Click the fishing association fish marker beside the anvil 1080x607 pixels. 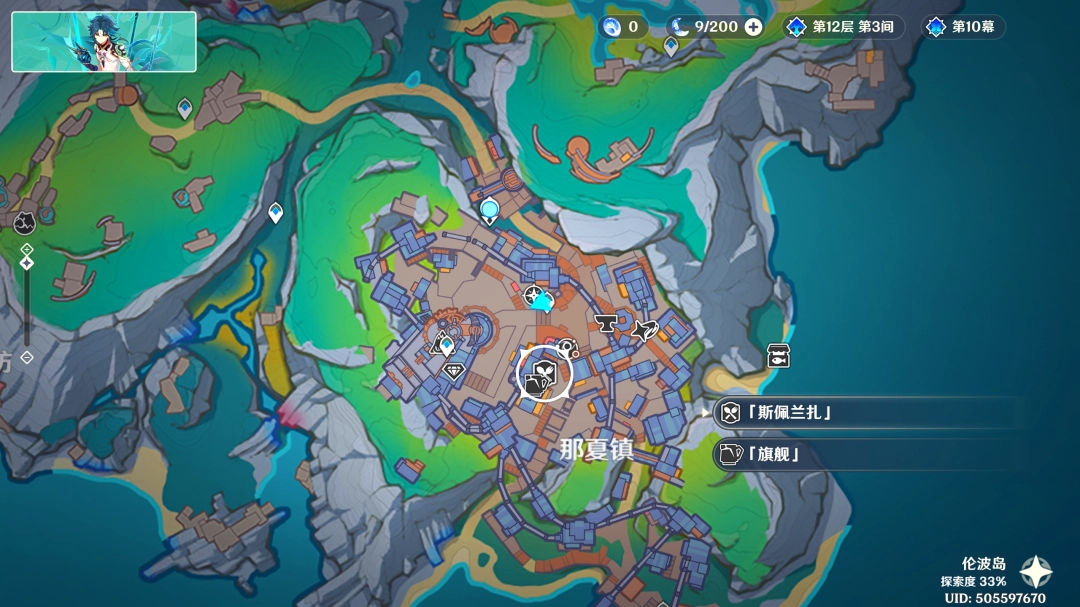click(x=644, y=329)
